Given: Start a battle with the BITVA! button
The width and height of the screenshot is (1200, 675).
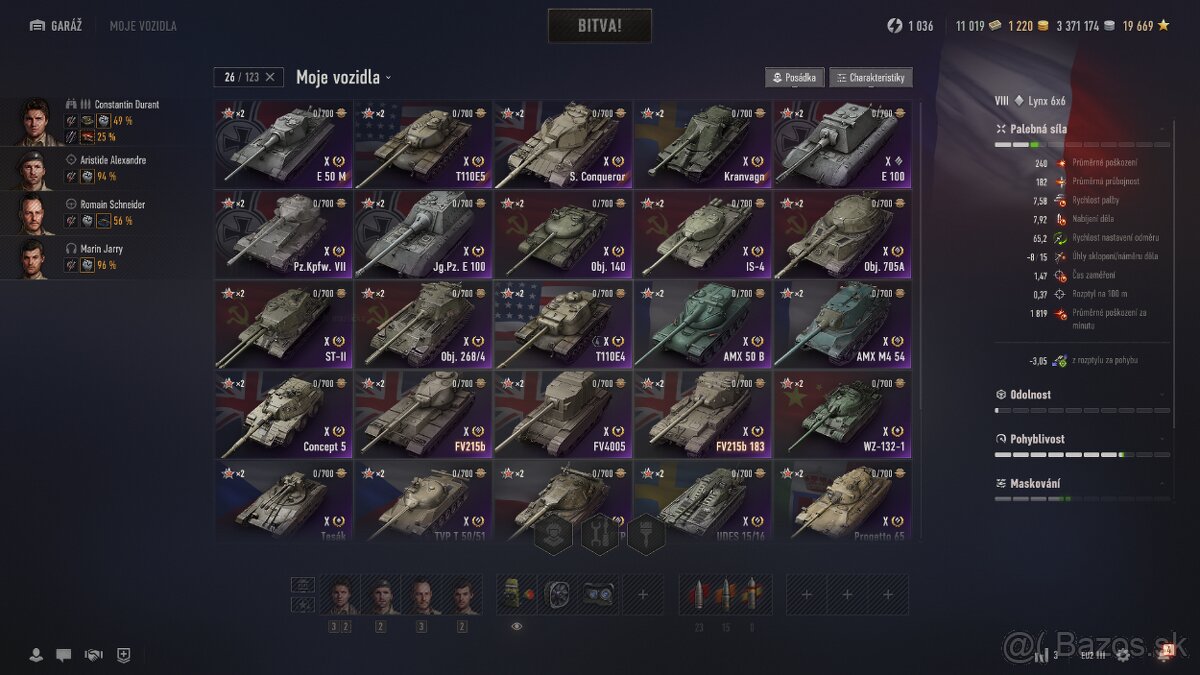Looking at the screenshot, I should tap(599, 26).
